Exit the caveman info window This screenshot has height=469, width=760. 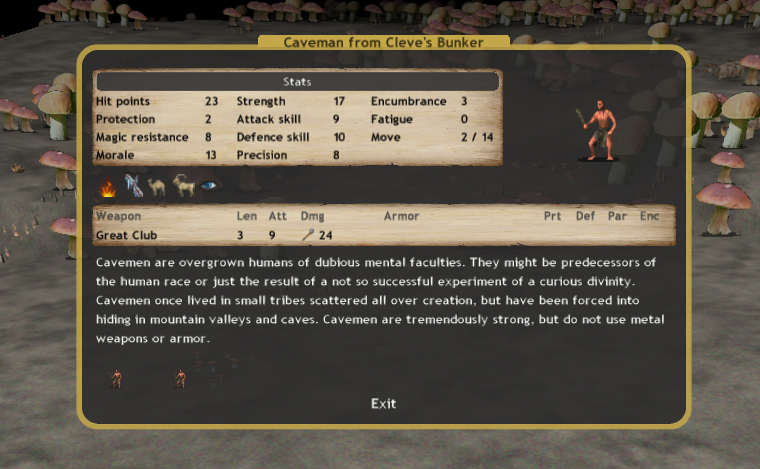click(x=383, y=403)
